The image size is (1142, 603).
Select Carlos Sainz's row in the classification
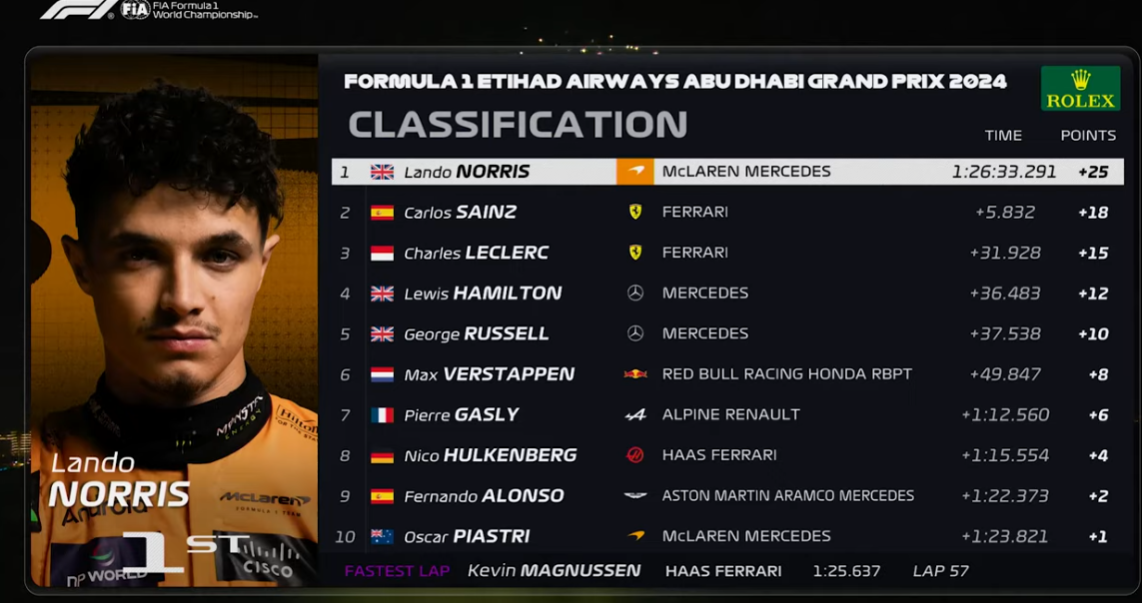(727, 212)
